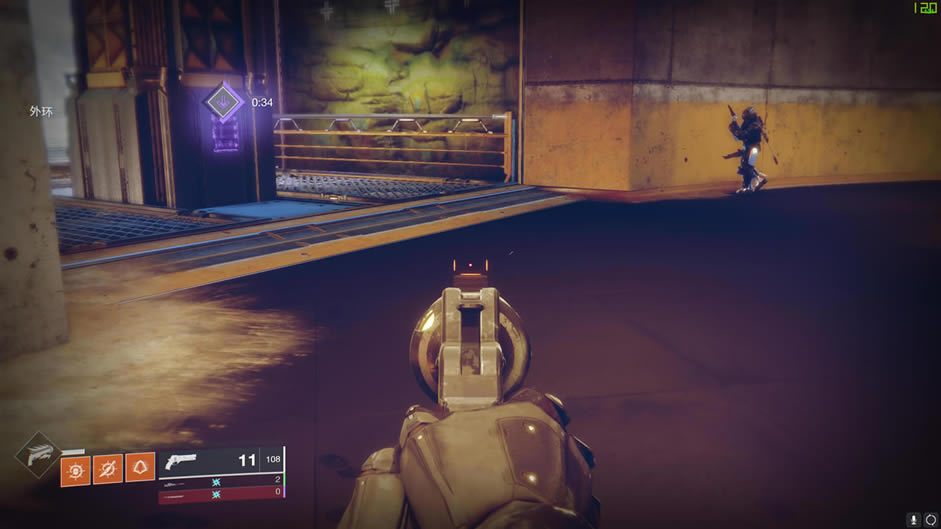This screenshot has height=529, width=941.
Task: Use the grenade ability icon
Action: (75, 469)
